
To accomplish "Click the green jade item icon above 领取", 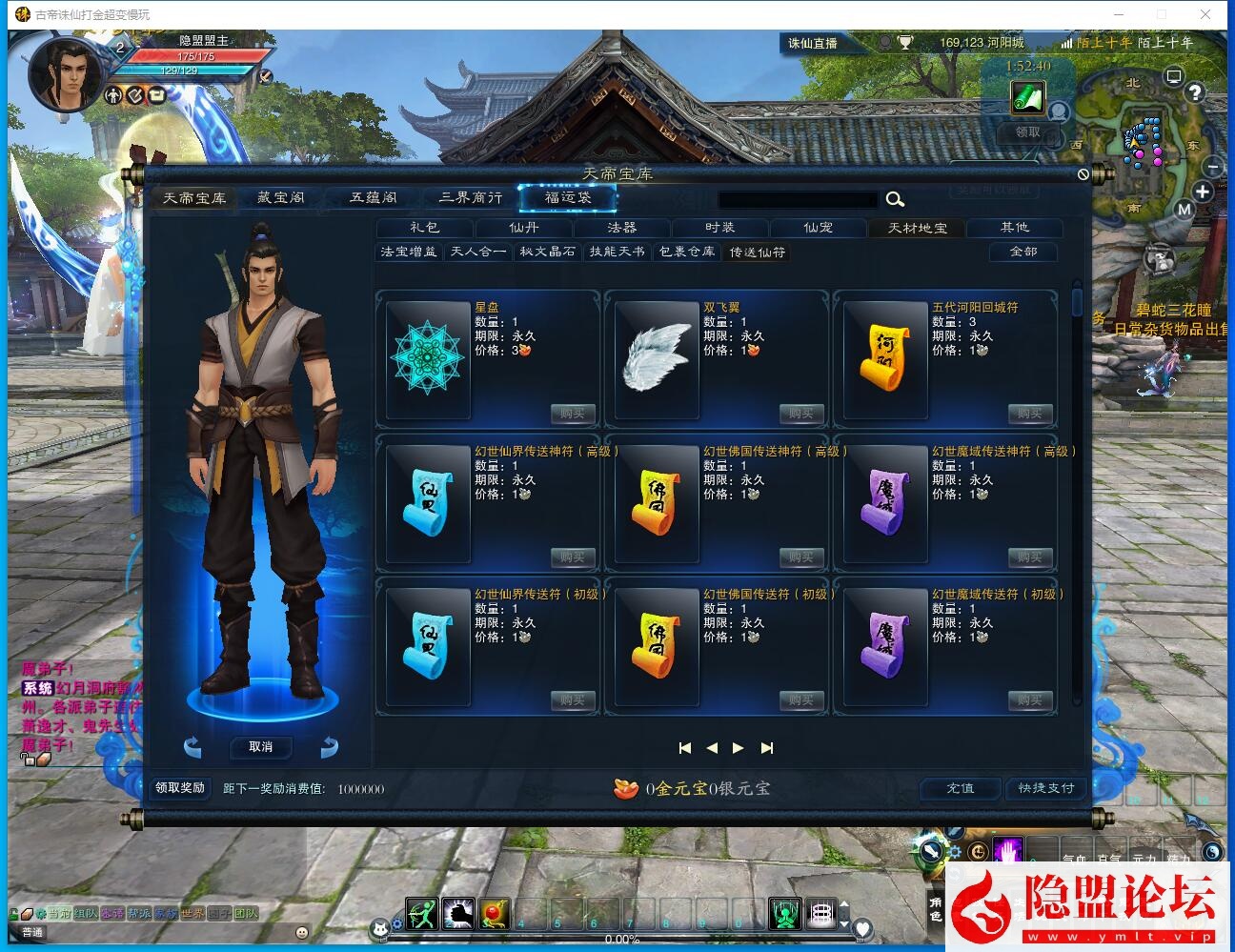I will click(1026, 97).
